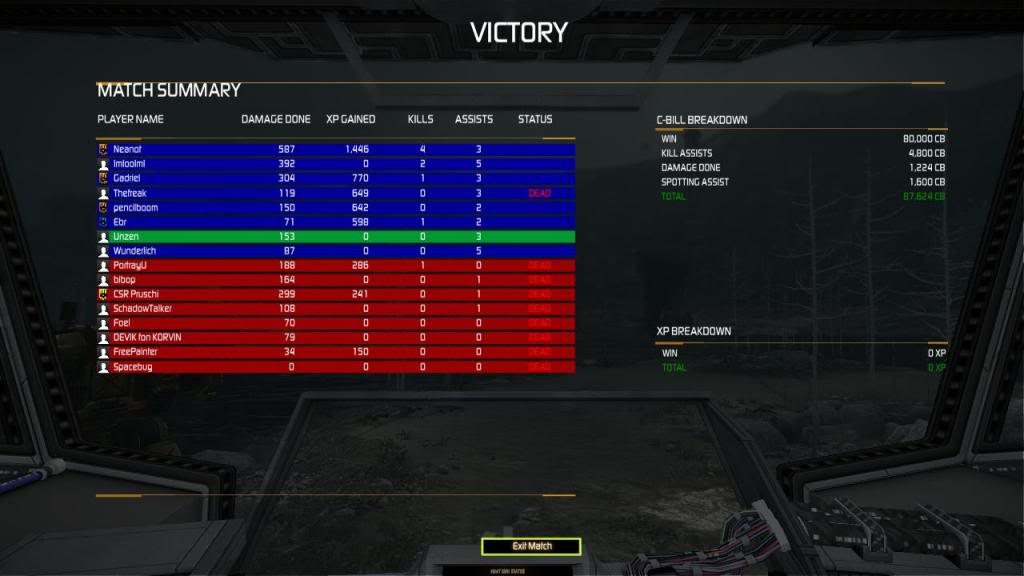1024x576 pixels.
Task: Select player Neanot's row
Action: [x=335, y=149]
